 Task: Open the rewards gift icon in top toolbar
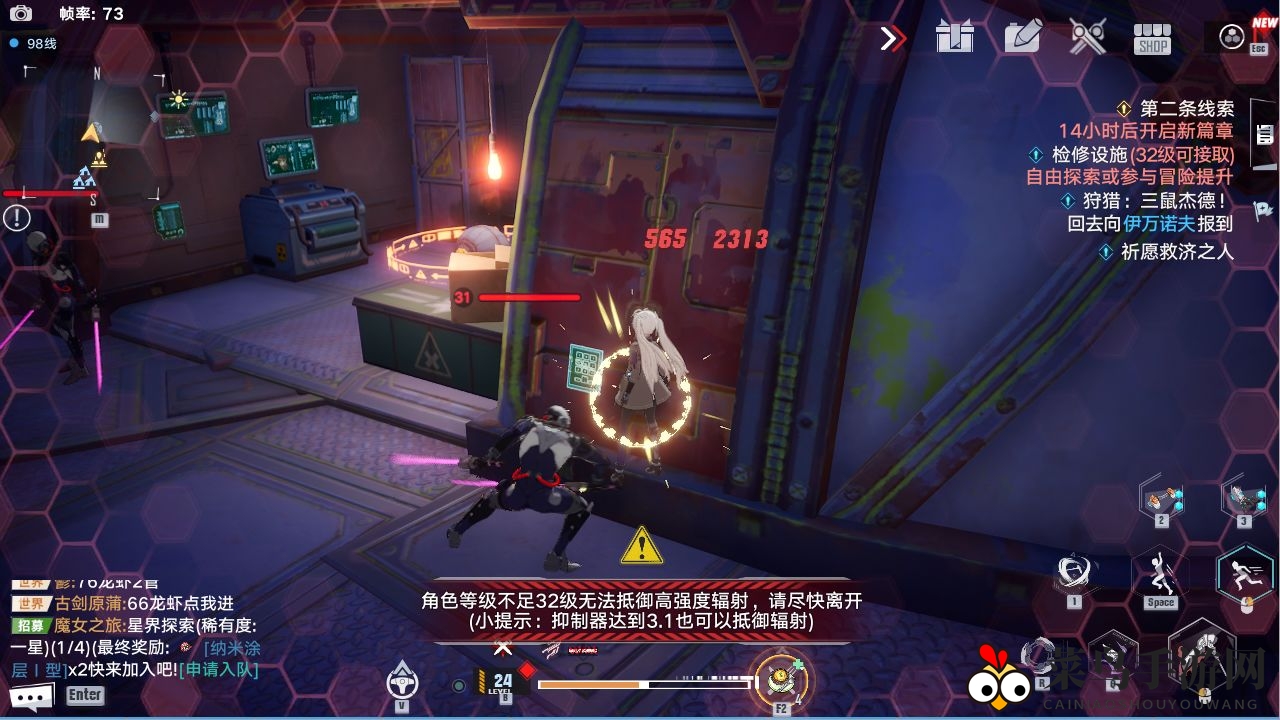point(956,37)
